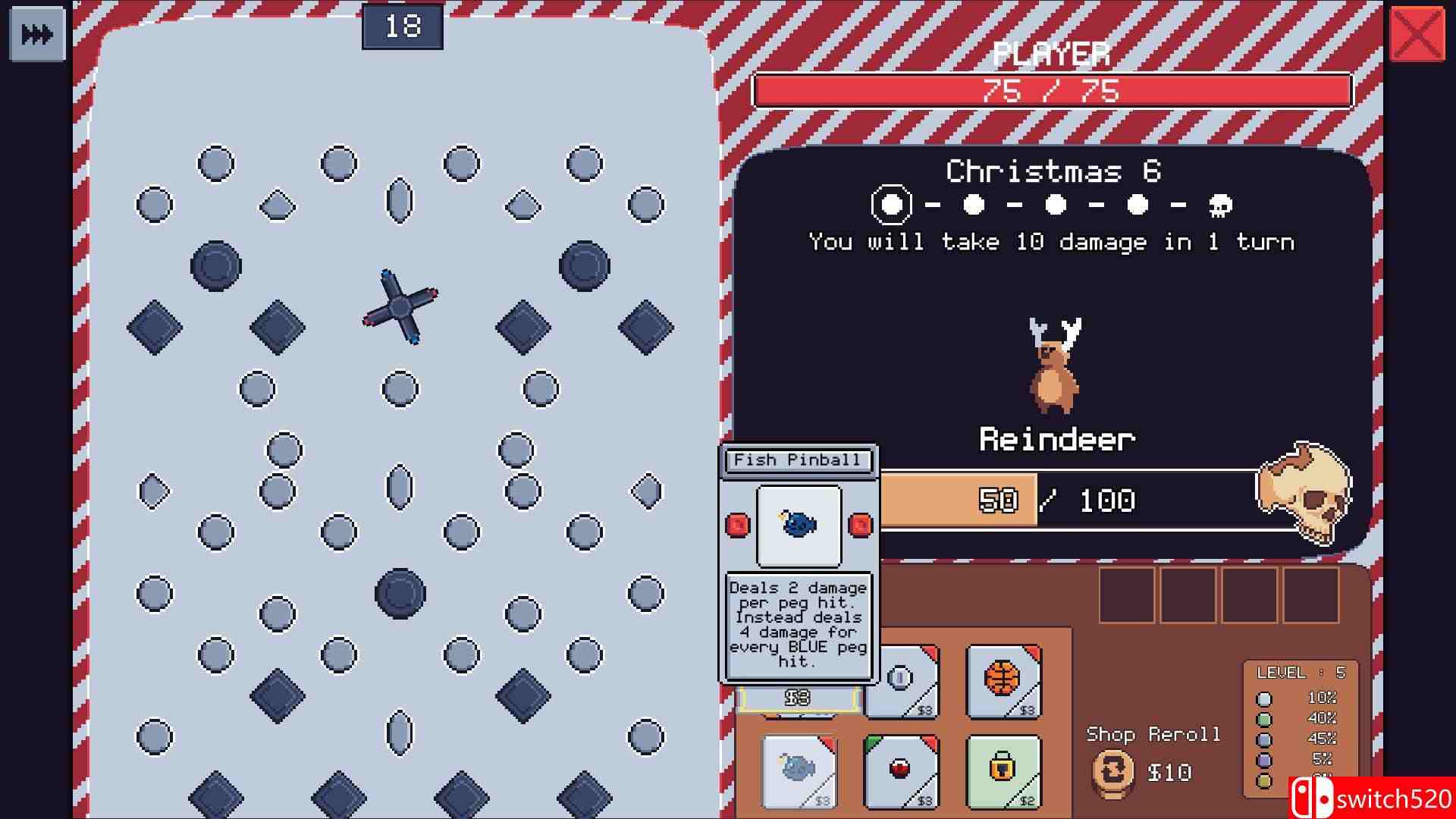Buy the basketball ball for $3
Viewport: 1456px width, 819px height.
[x=1003, y=681]
